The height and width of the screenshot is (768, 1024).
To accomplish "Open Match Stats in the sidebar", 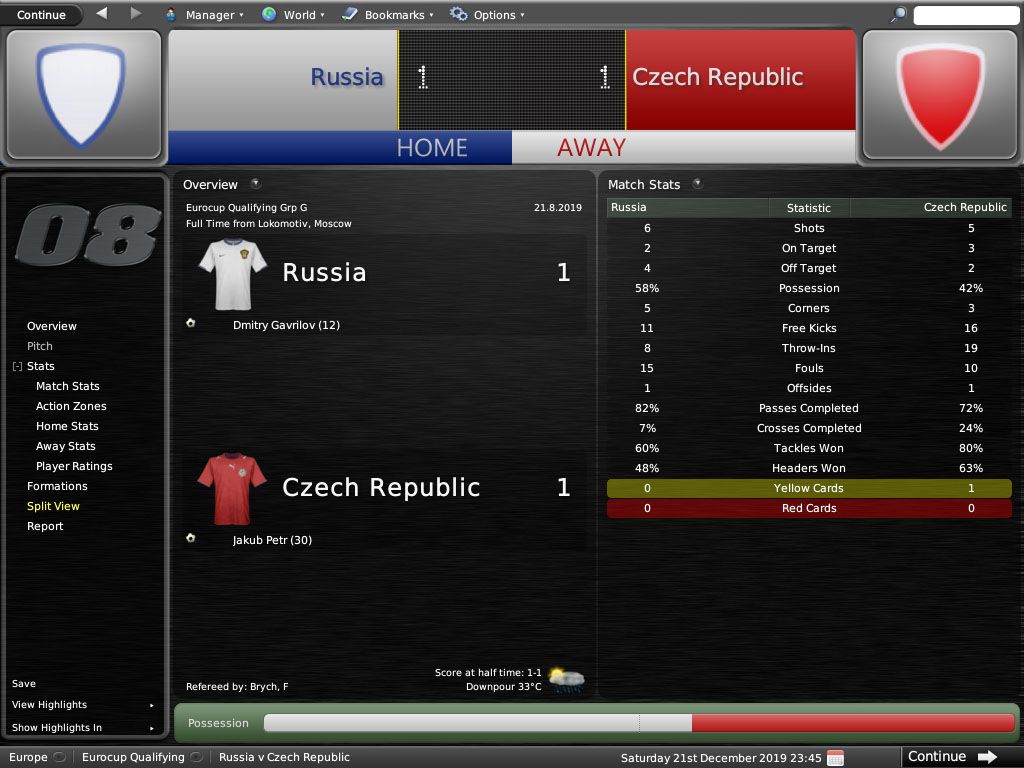I will tap(68, 386).
